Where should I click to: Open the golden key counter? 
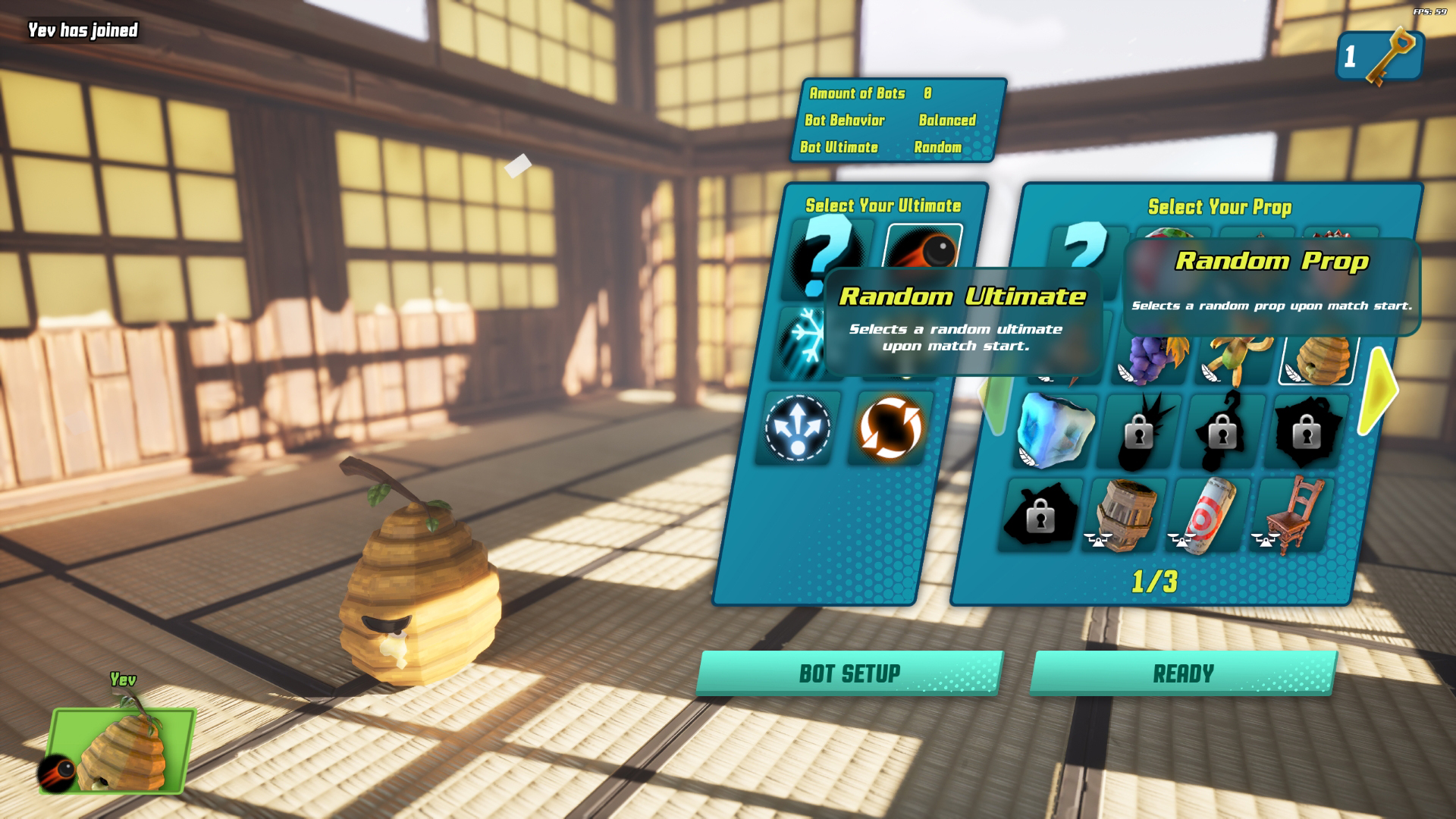pos(1379,56)
